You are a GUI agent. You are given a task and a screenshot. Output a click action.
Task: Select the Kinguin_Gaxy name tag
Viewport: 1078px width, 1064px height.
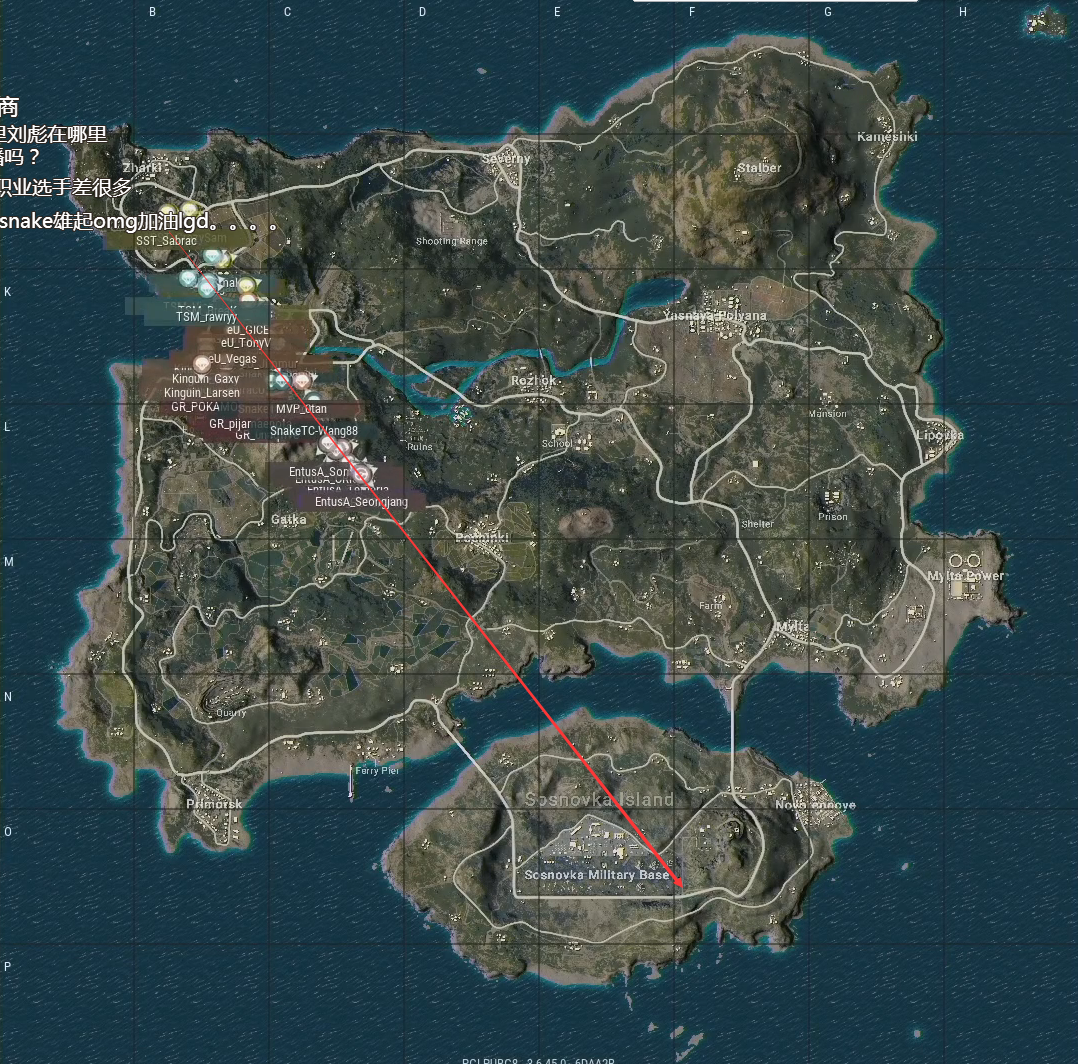[x=206, y=379]
